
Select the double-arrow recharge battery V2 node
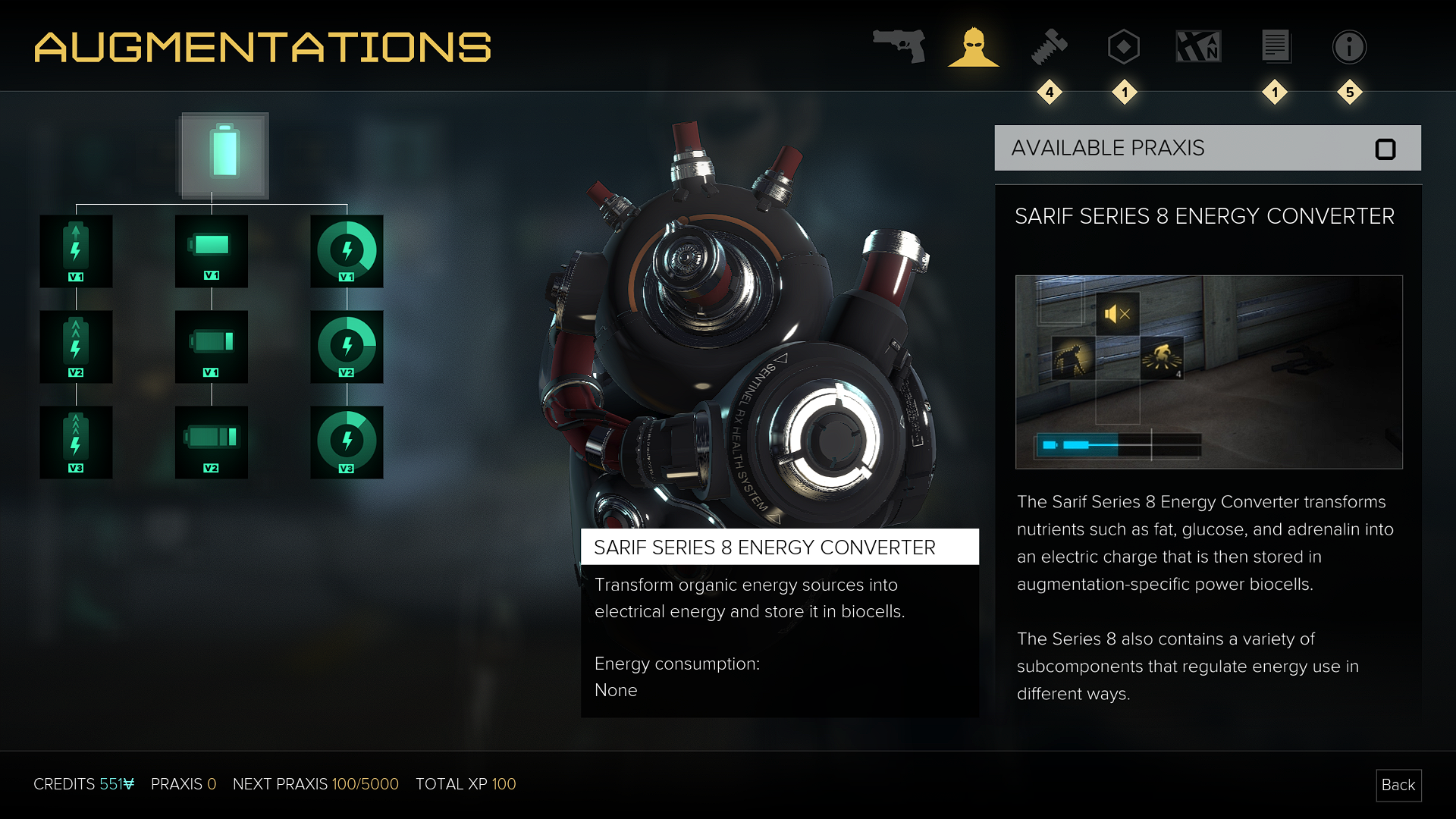click(76, 347)
